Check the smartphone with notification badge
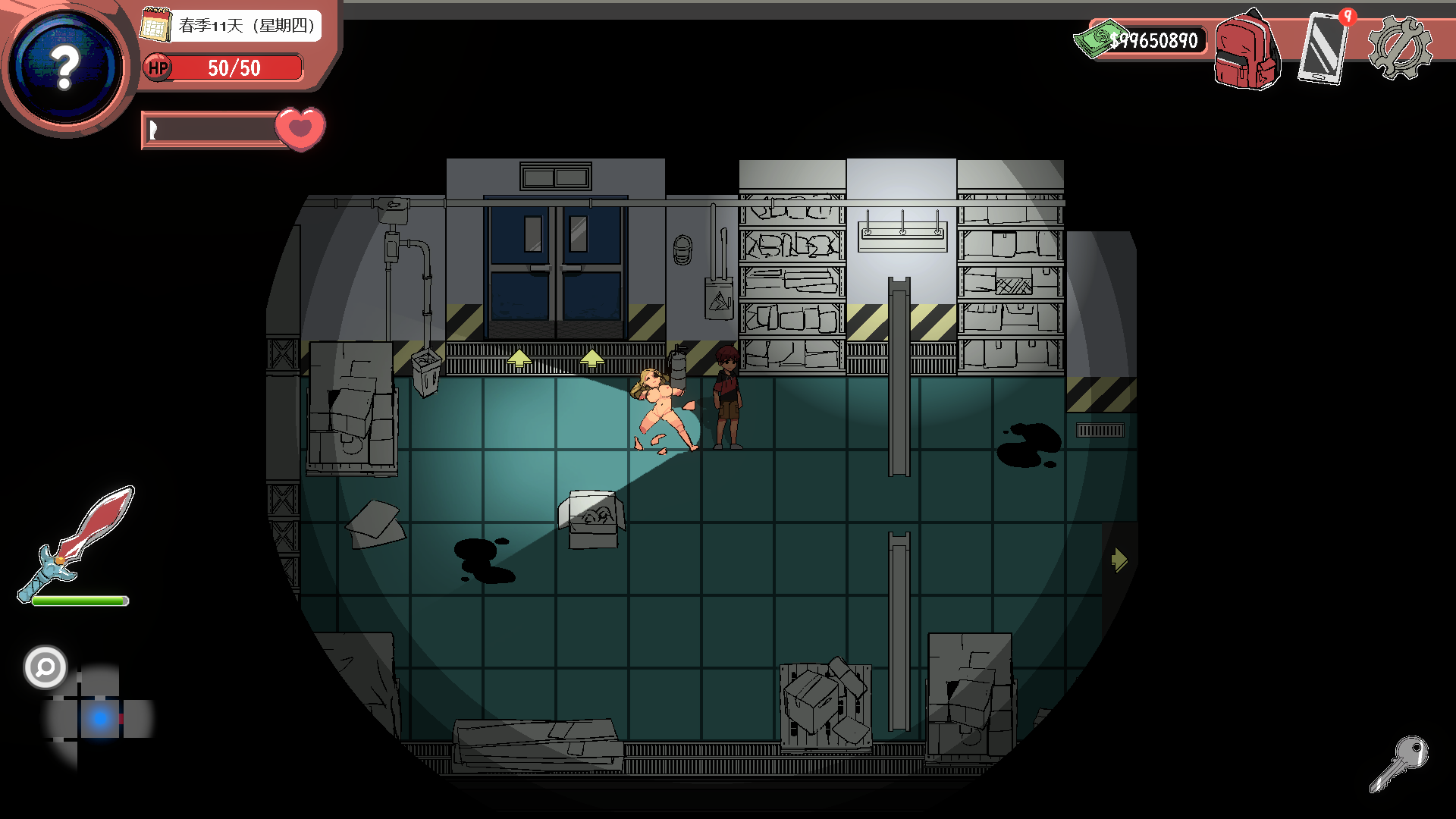The height and width of the screenshot is (819, 1456). pos(1323,48)
